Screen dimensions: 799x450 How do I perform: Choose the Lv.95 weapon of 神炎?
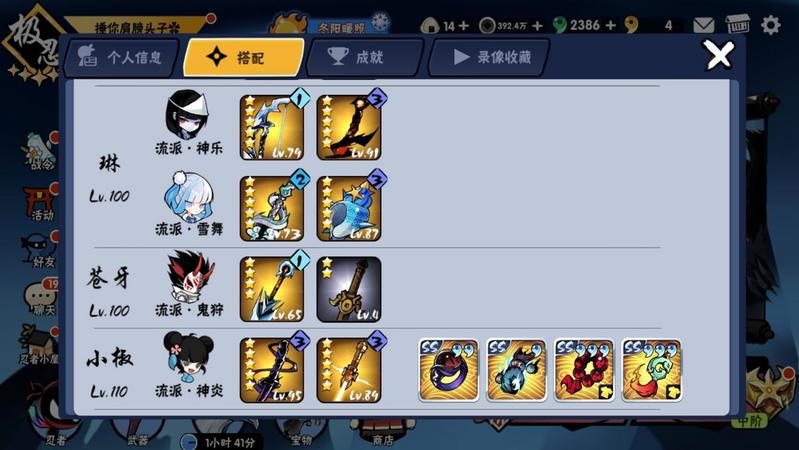pos(272,370)
